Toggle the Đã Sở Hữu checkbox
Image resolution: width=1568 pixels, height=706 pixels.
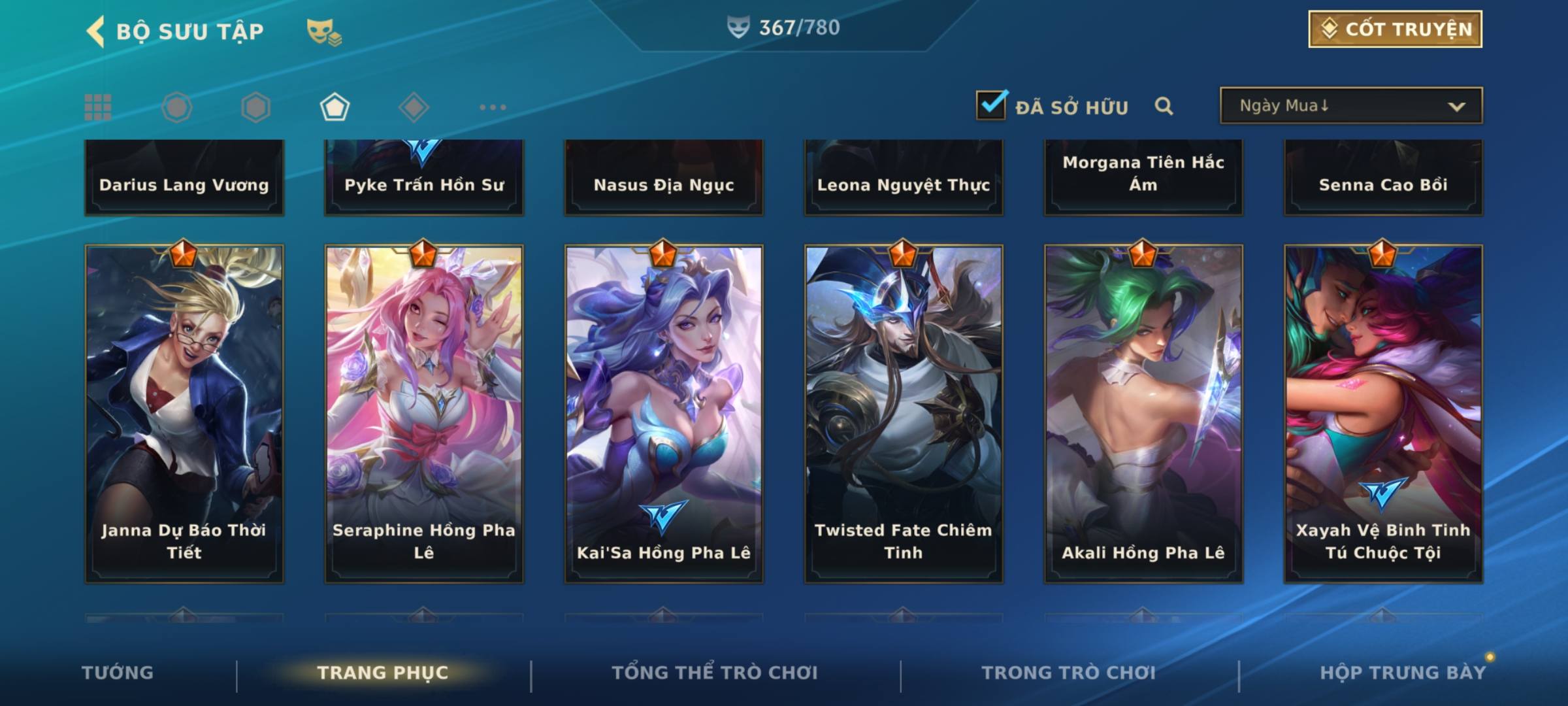click(991, 105)
